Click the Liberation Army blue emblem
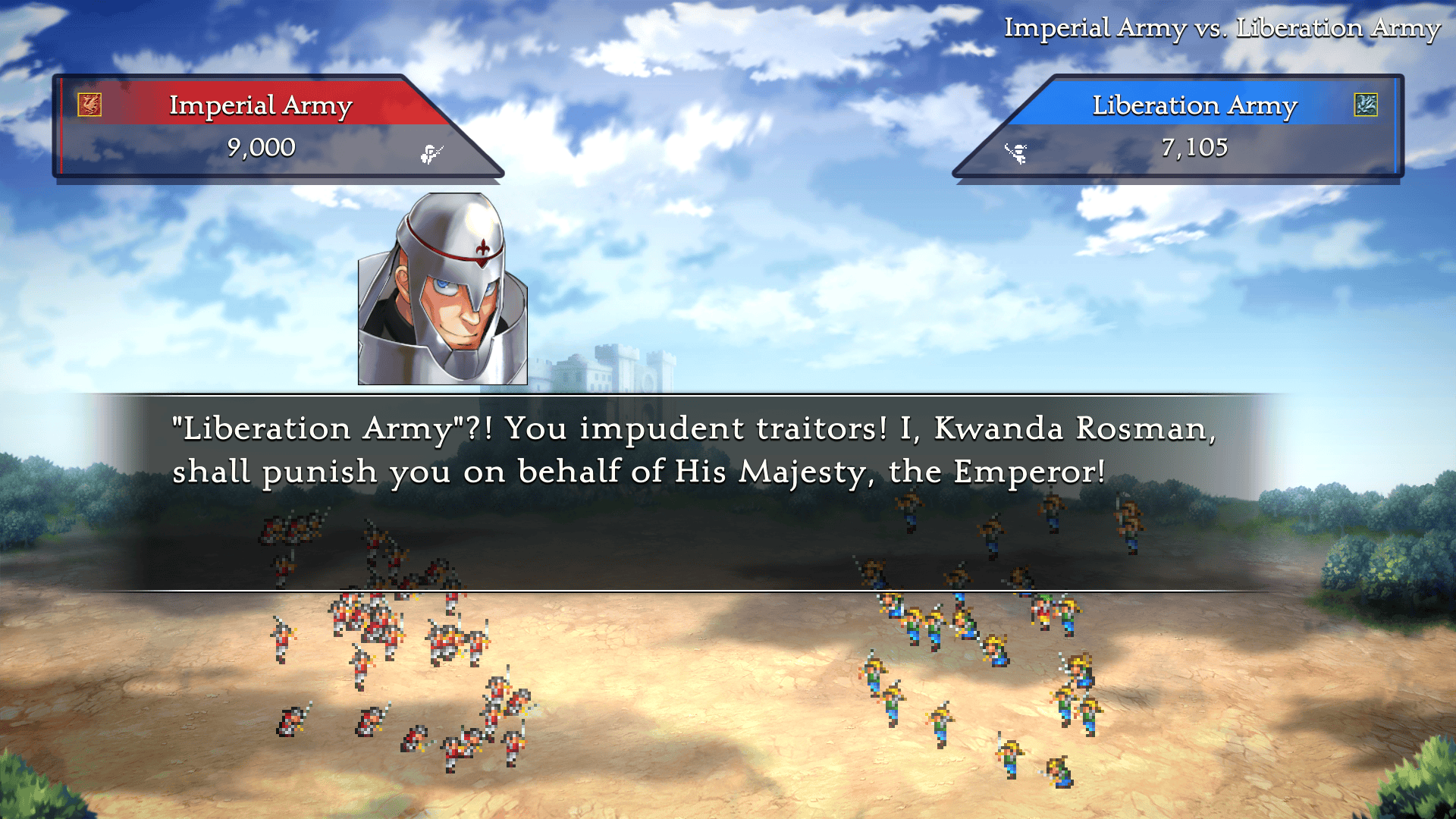Viewport: 1456px width, 819px height. [x=1366, y=105]
